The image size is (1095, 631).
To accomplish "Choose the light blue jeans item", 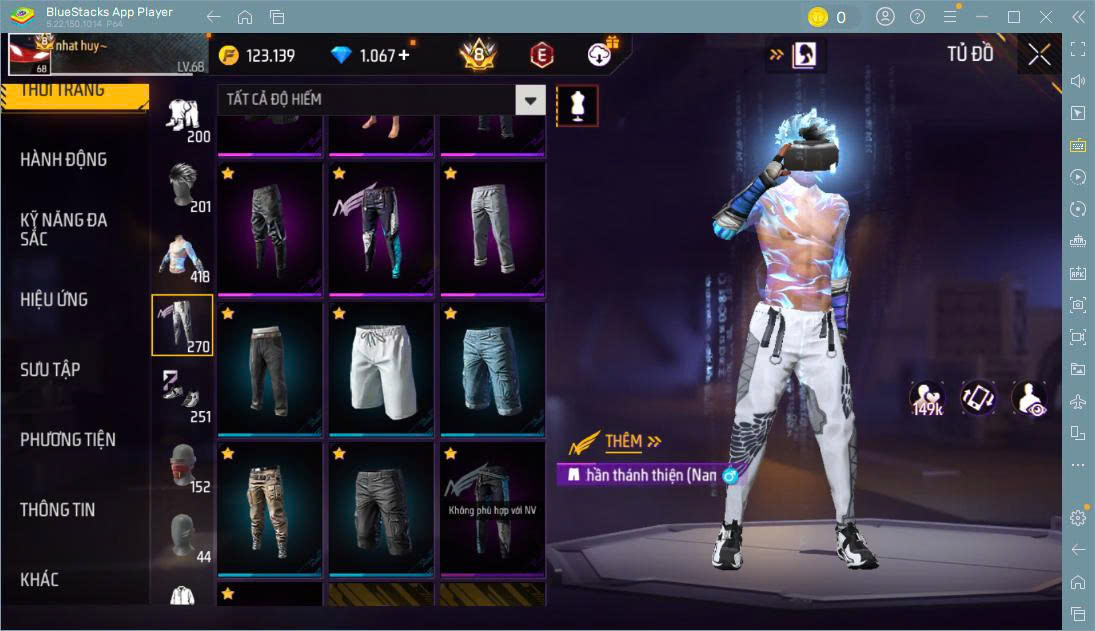I will [492, 368].
